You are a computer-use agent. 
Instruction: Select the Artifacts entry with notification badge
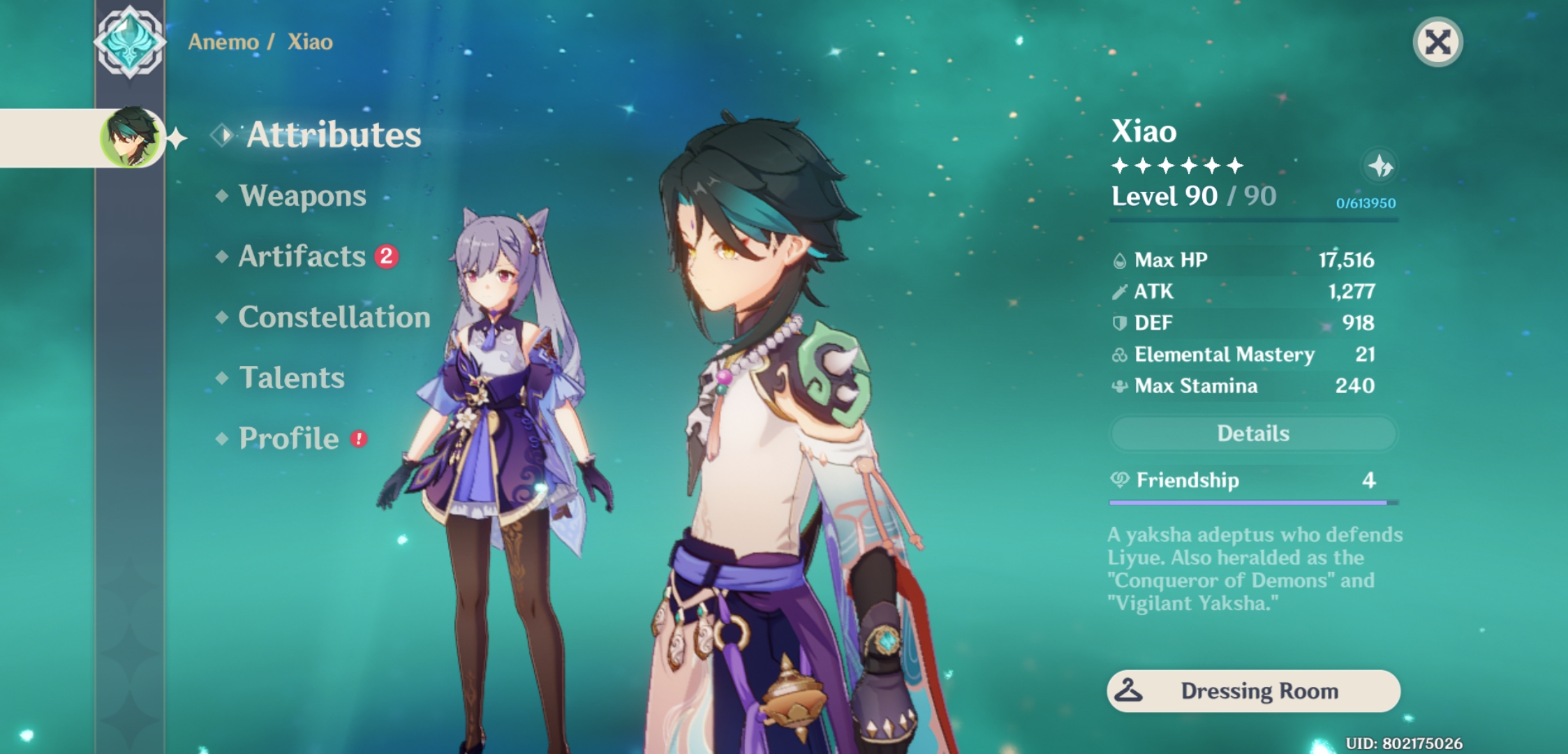300,258
